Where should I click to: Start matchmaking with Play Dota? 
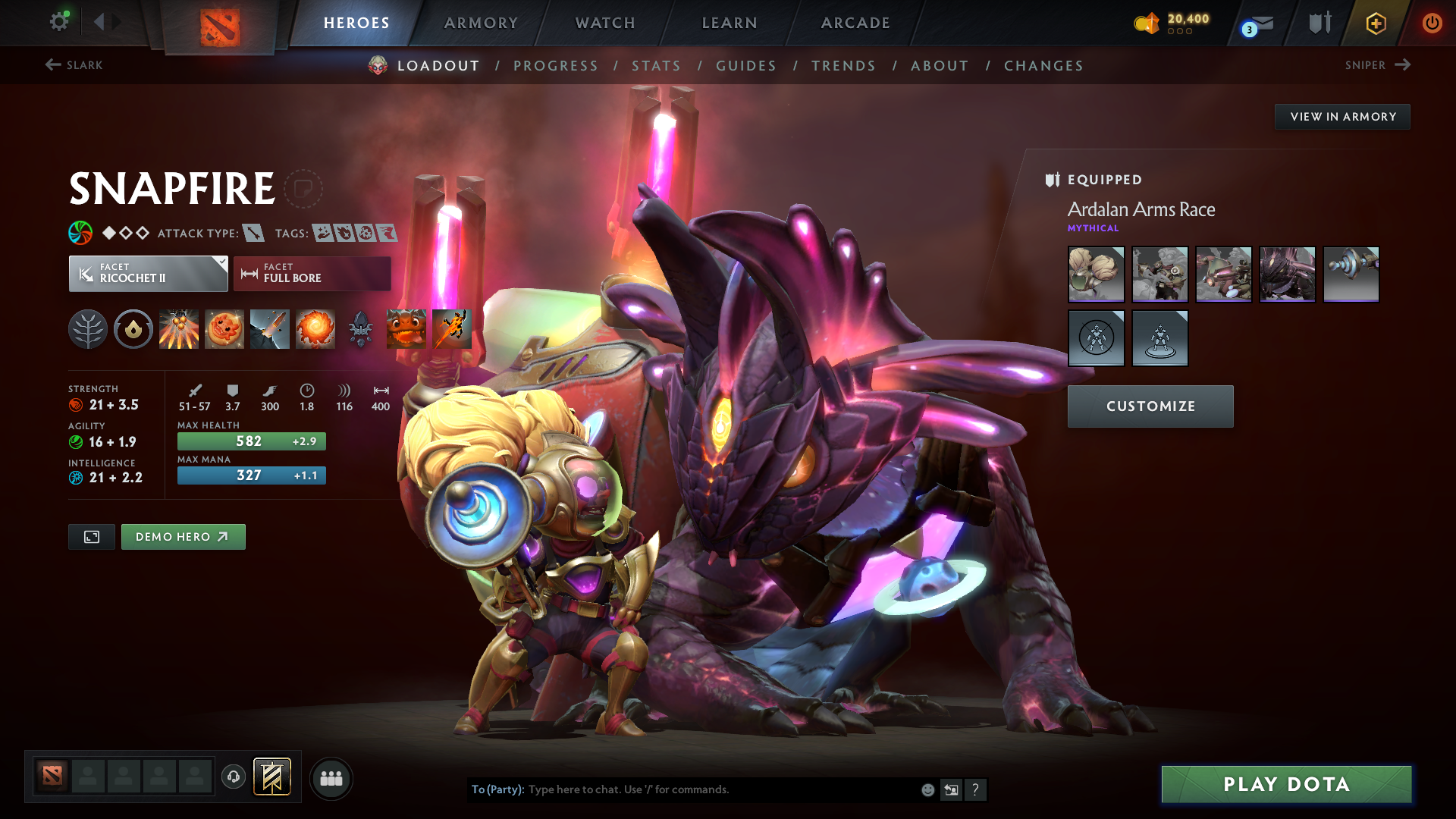pos(1286,784)
